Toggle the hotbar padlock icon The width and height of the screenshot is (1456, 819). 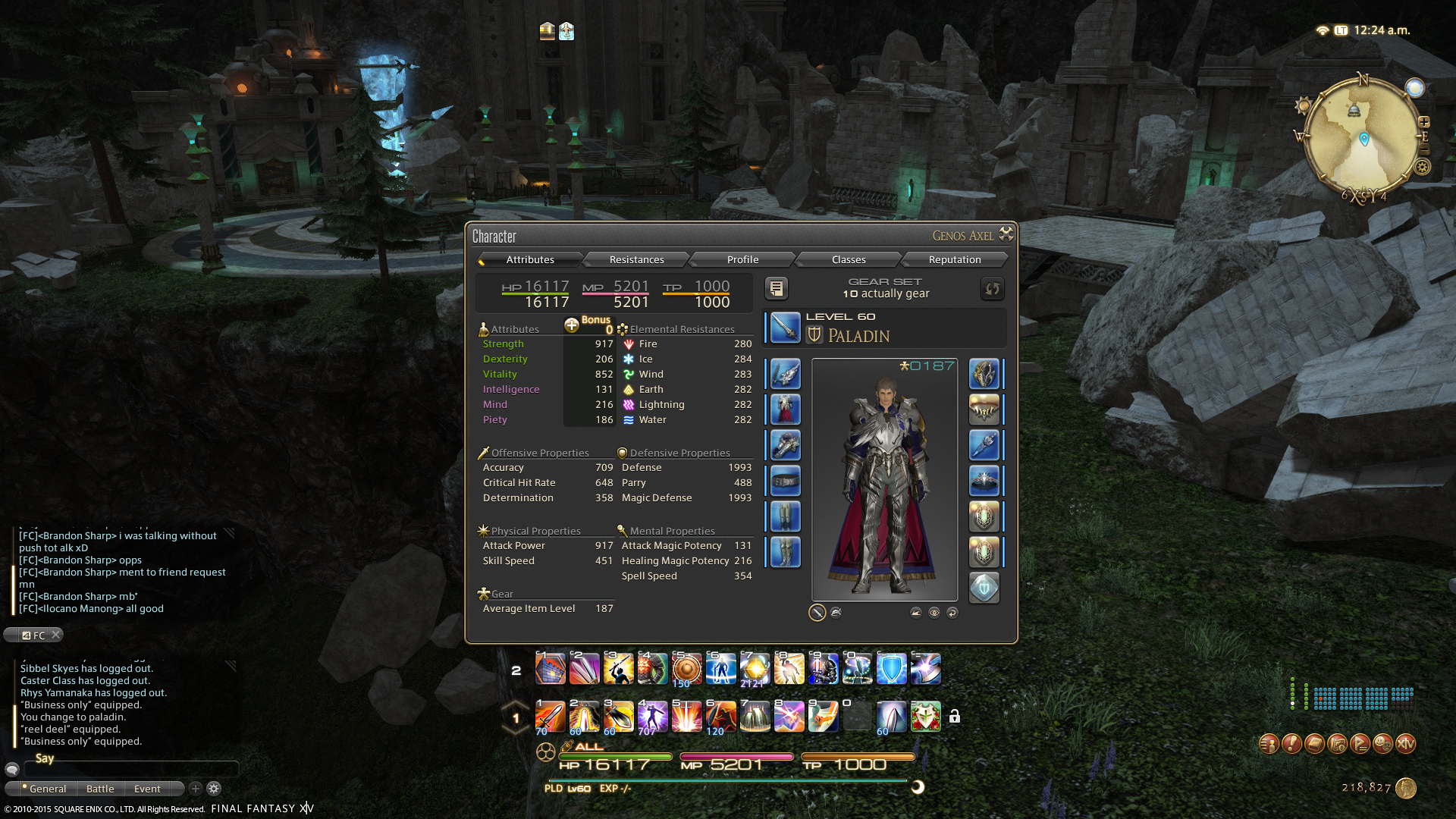955,717
